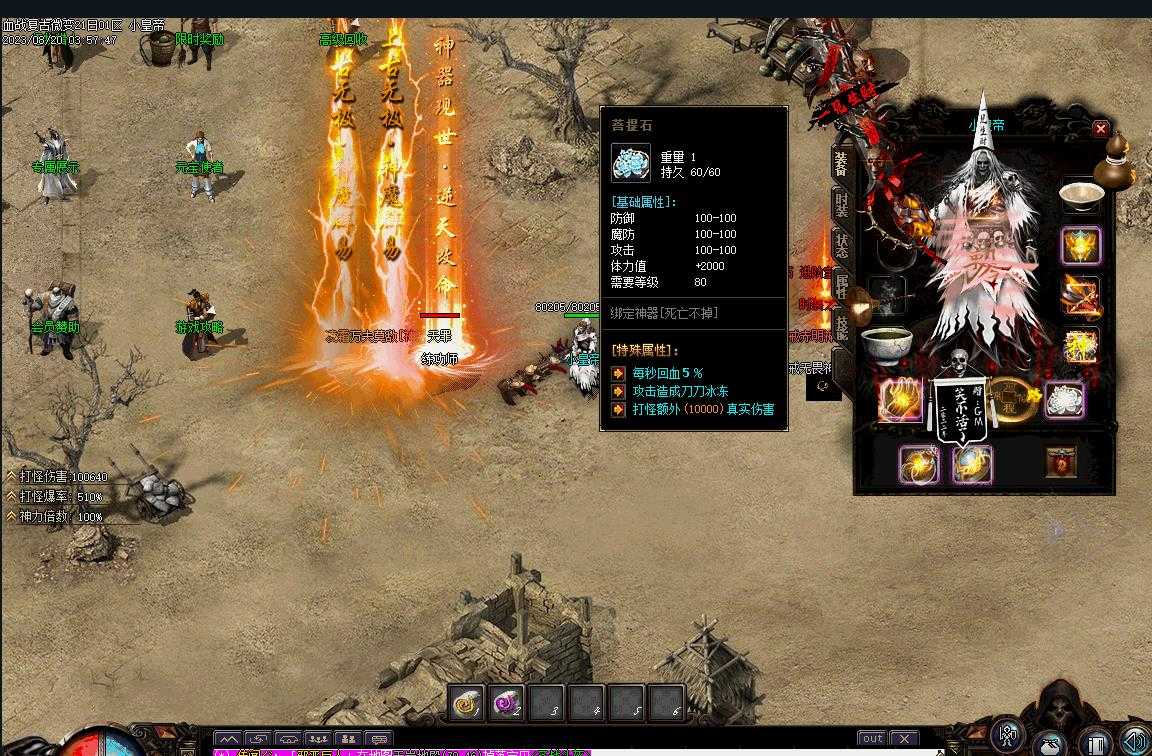Click the 'out' button on the bottom bar
The height and width of the screenshot is (756, 1152).
click(x=873, y=739)
